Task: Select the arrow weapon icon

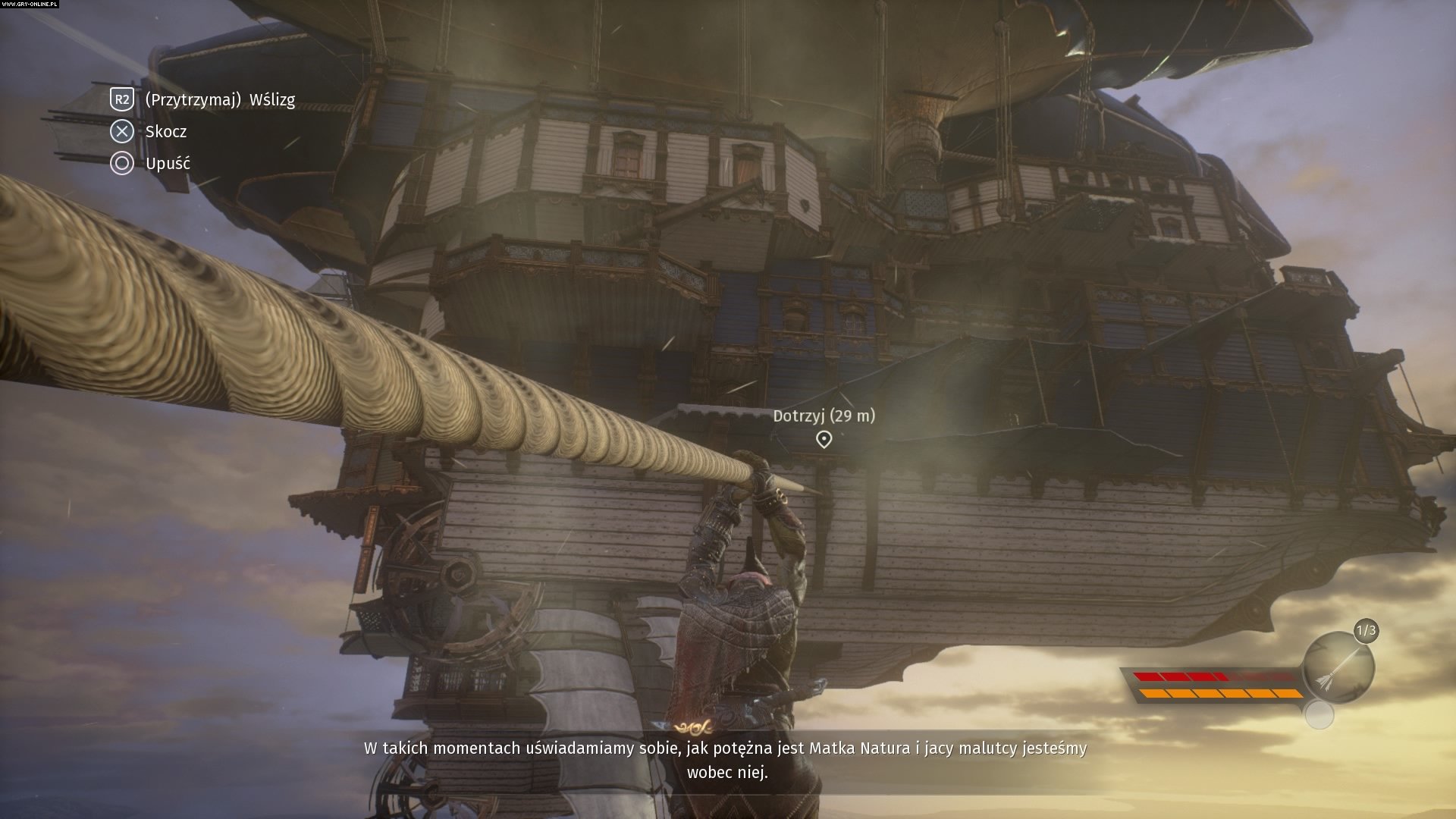Action: tap(1339, 668)
